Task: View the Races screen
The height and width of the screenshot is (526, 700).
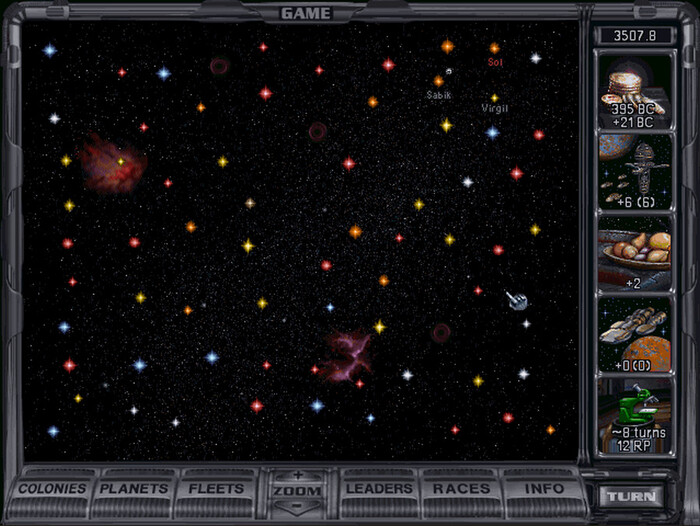Action: point(461,489)
